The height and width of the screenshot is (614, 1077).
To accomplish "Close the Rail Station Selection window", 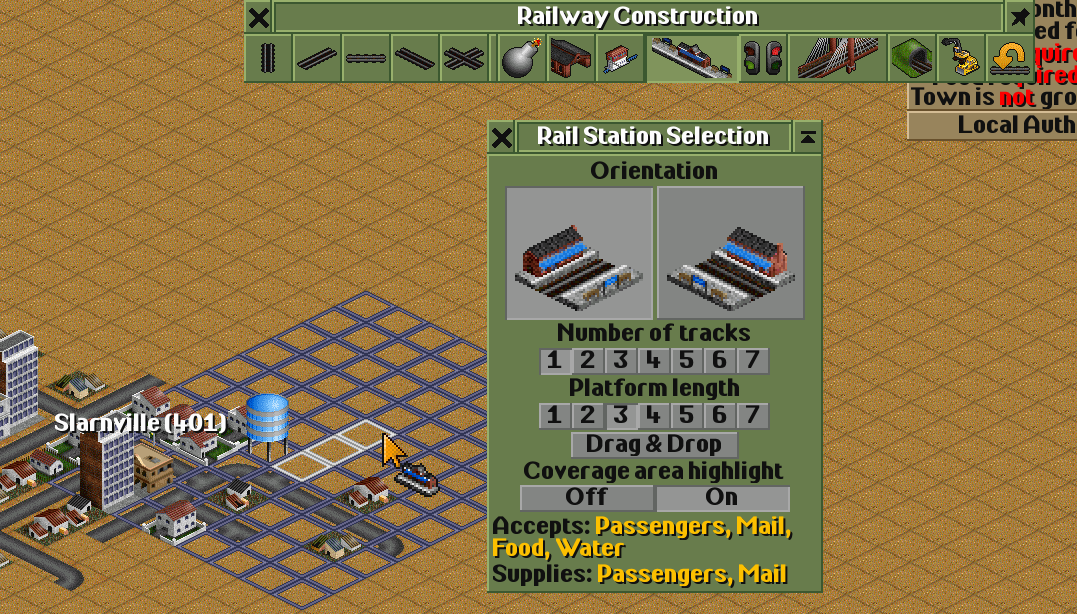I will pyautogui.click(x=502, y=137).
